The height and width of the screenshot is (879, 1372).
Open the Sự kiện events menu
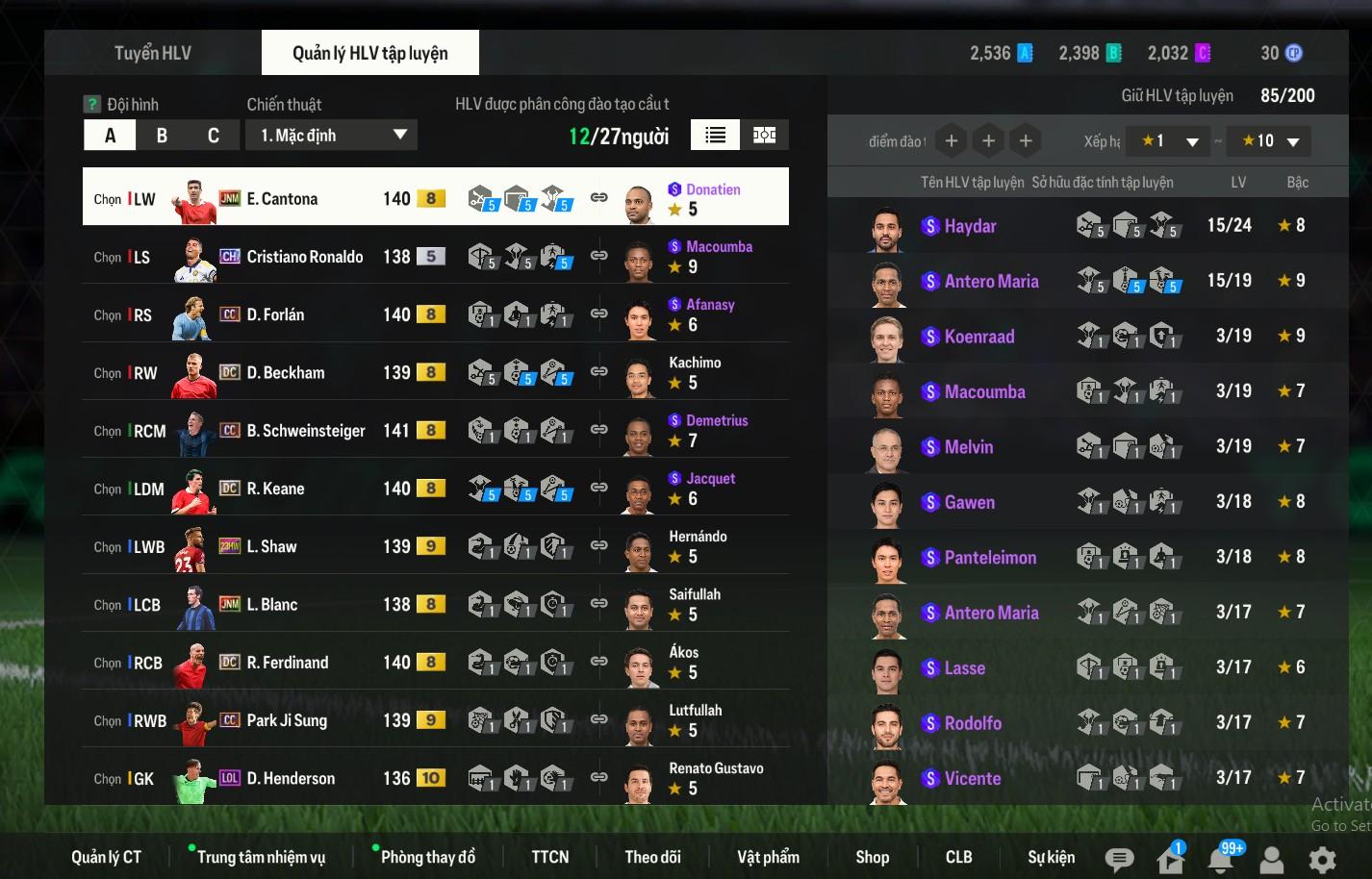[1051, 857]
